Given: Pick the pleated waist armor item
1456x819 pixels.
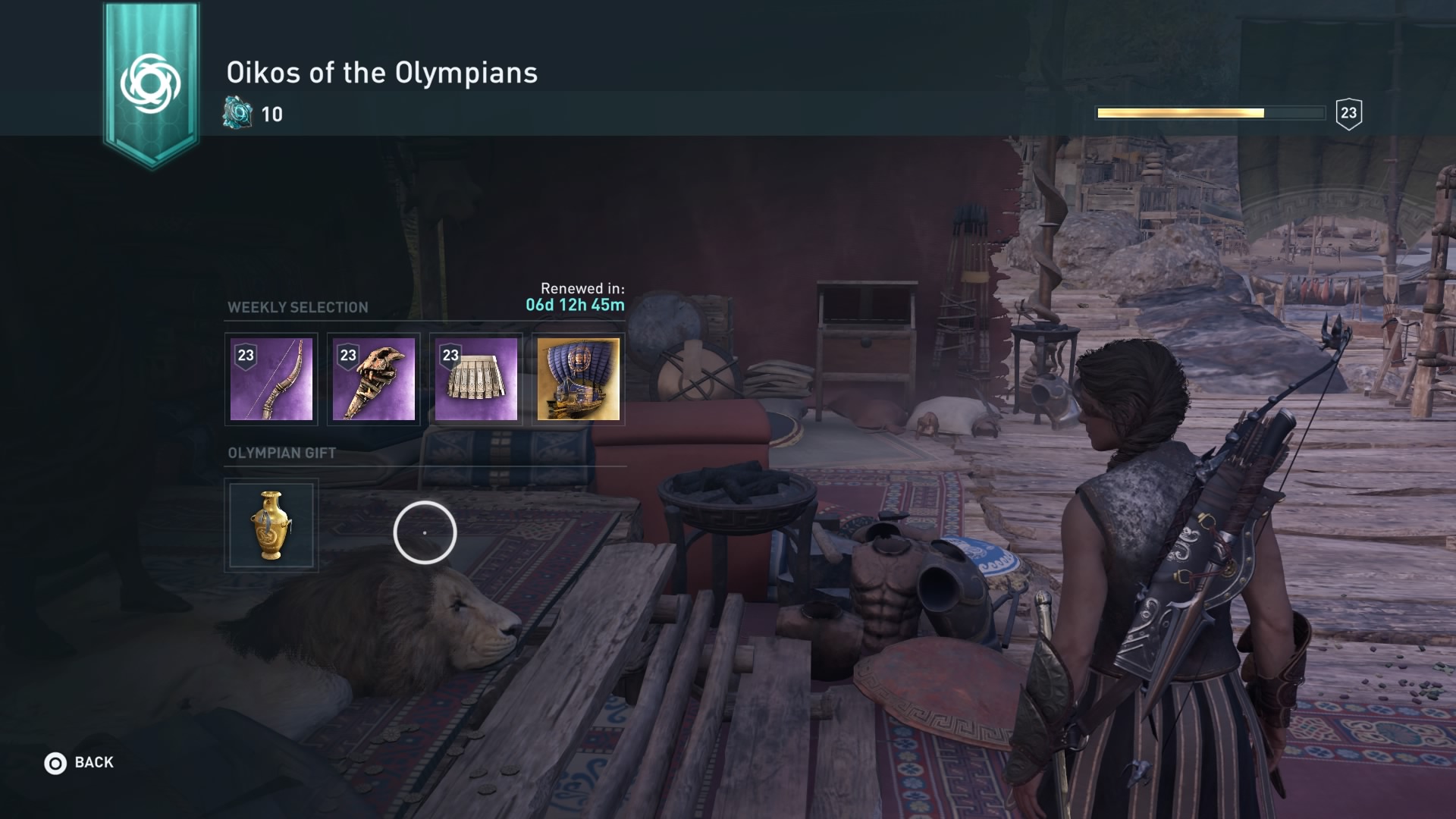Looking at the screenshot, I should (476, 379).
